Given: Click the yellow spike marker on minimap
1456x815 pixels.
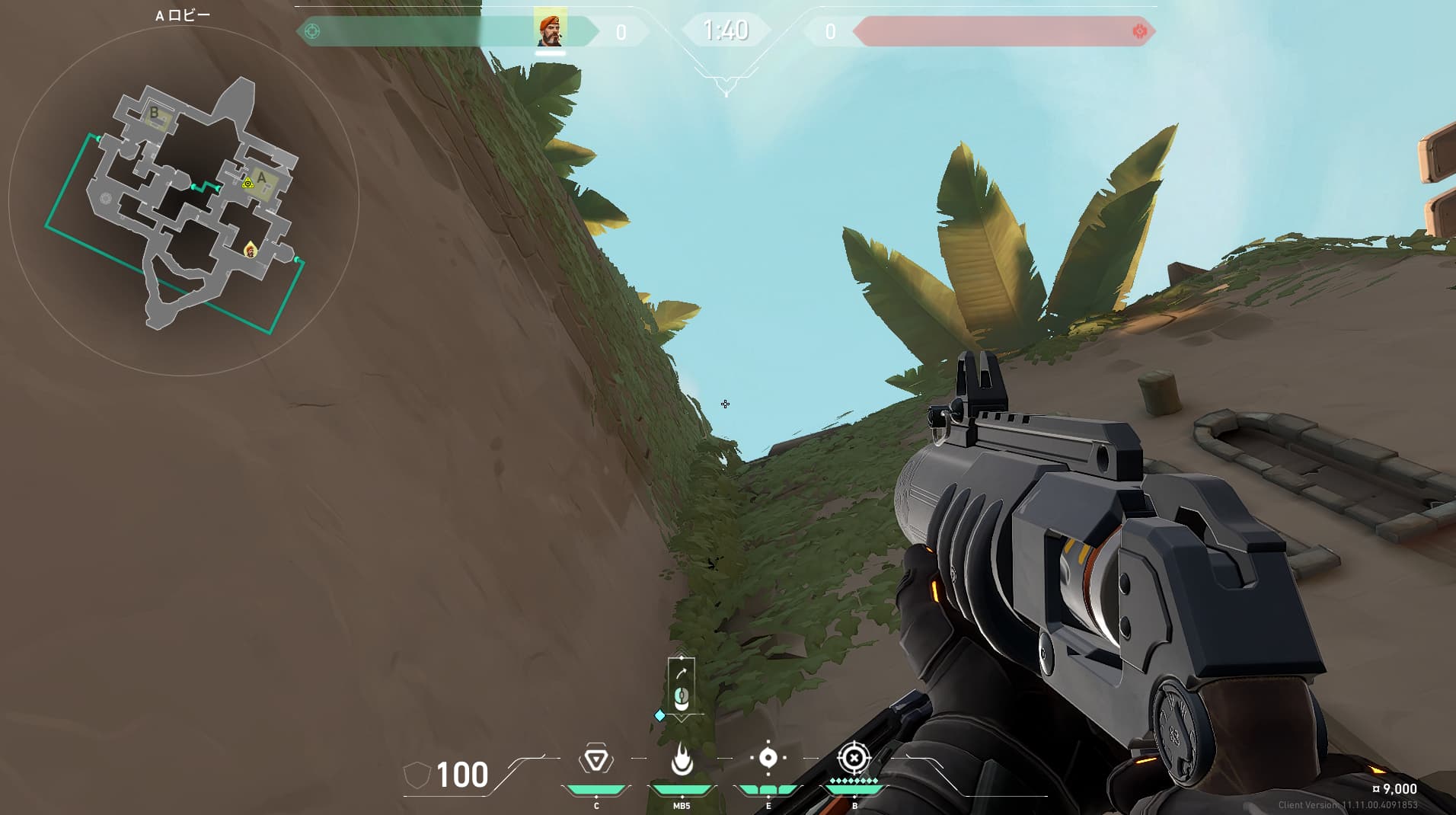Looking at the screenshot, I should tap(247, 184).
